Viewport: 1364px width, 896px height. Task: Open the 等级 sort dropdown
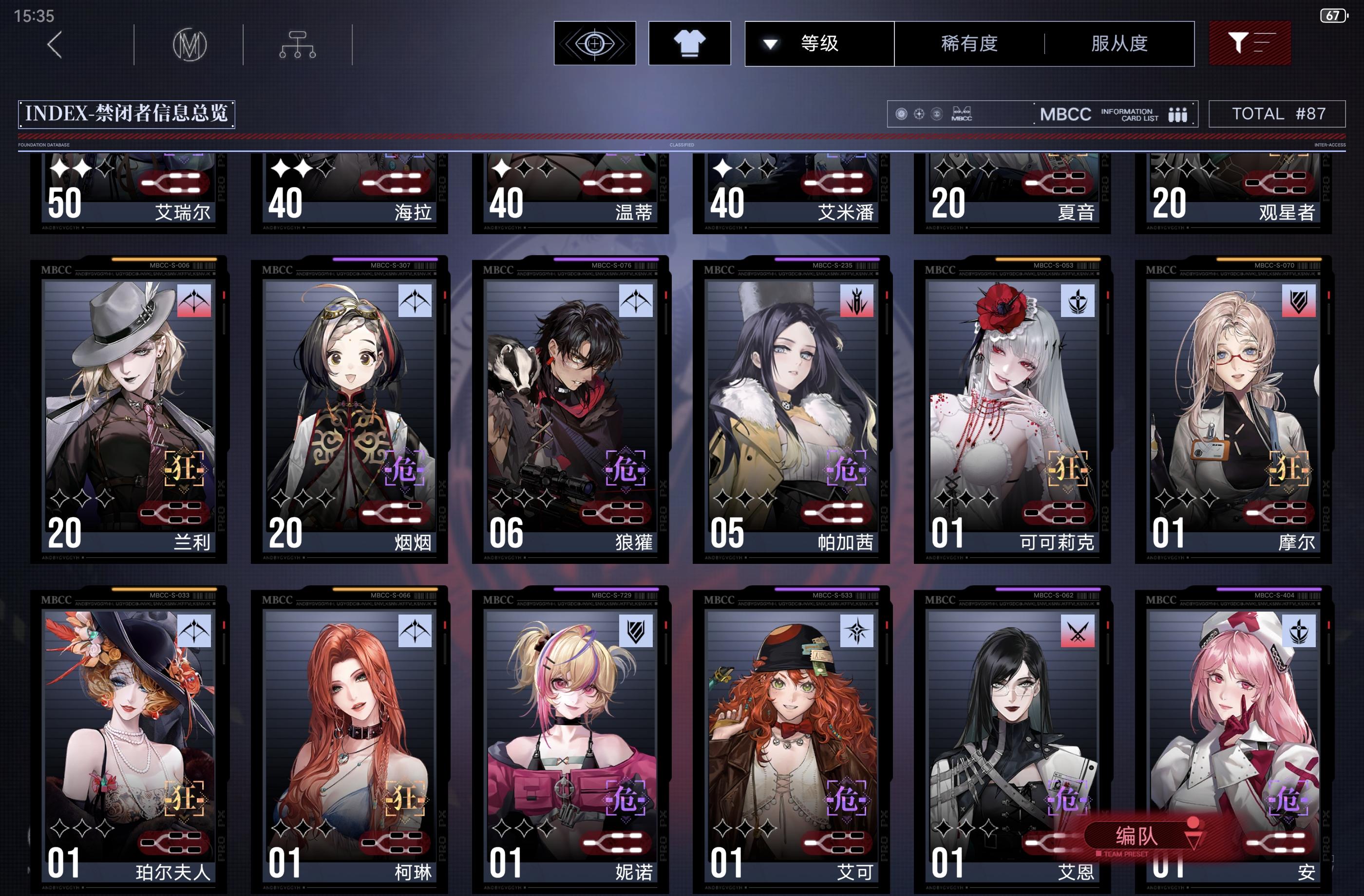click(x=819, y=43)
